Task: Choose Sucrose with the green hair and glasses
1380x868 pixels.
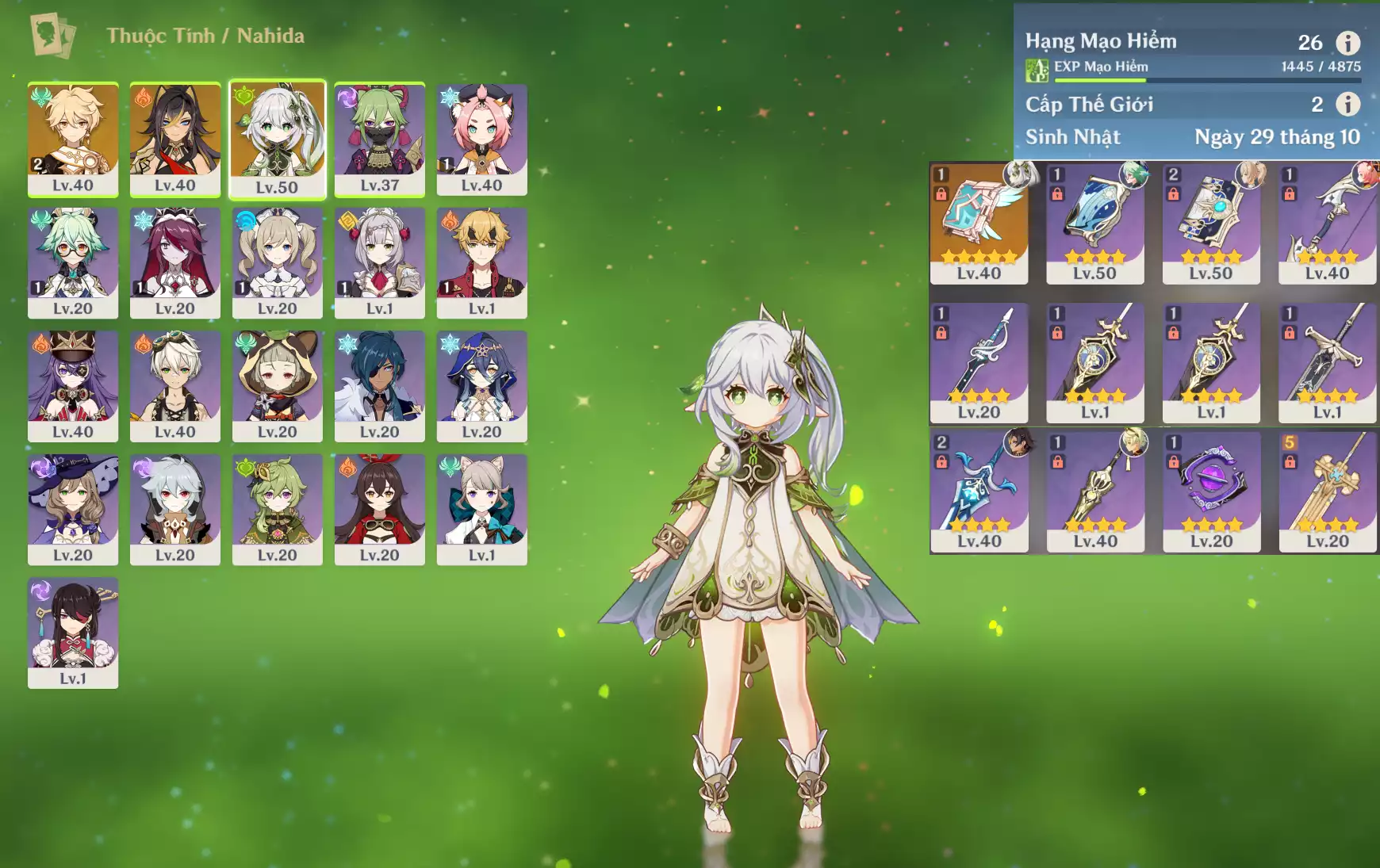Action: pos(73,262)
